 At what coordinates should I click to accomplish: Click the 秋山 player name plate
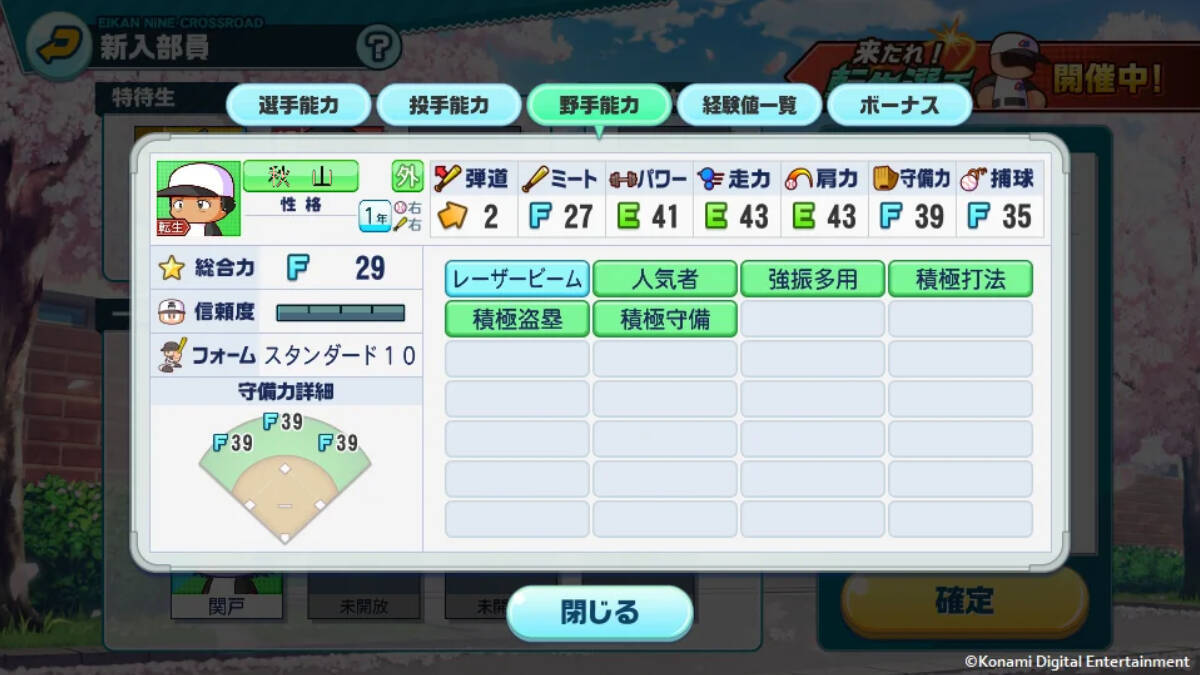300,177
